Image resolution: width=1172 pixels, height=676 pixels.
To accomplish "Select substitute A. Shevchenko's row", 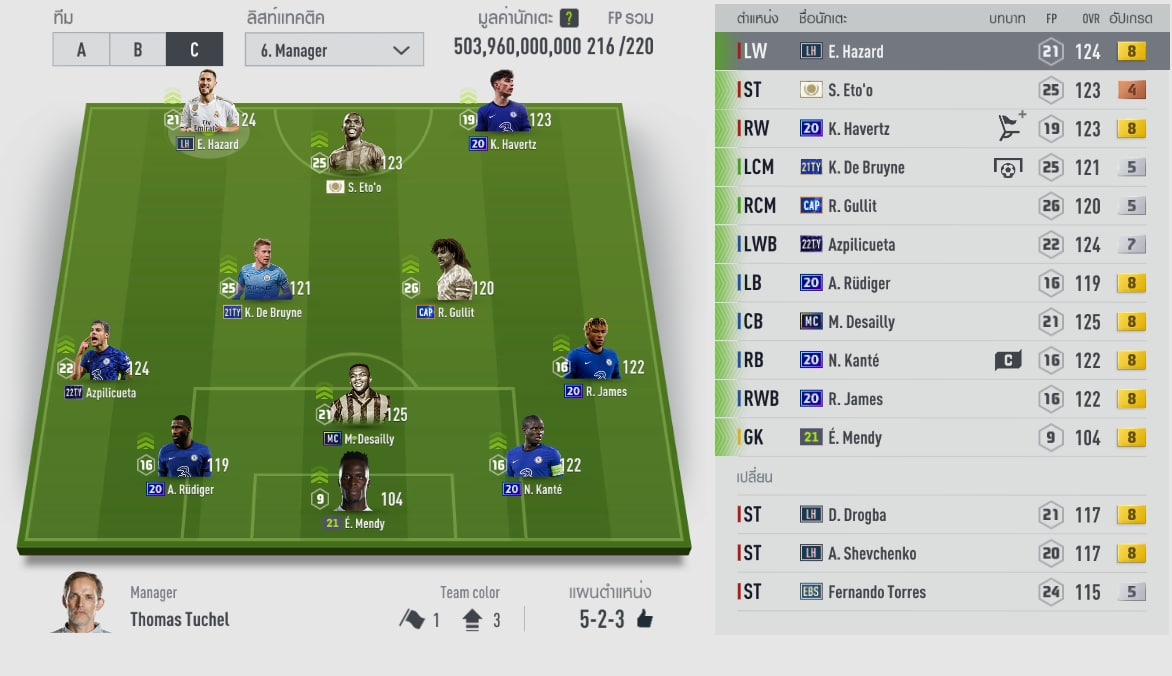I will click(x=940, y=553).
